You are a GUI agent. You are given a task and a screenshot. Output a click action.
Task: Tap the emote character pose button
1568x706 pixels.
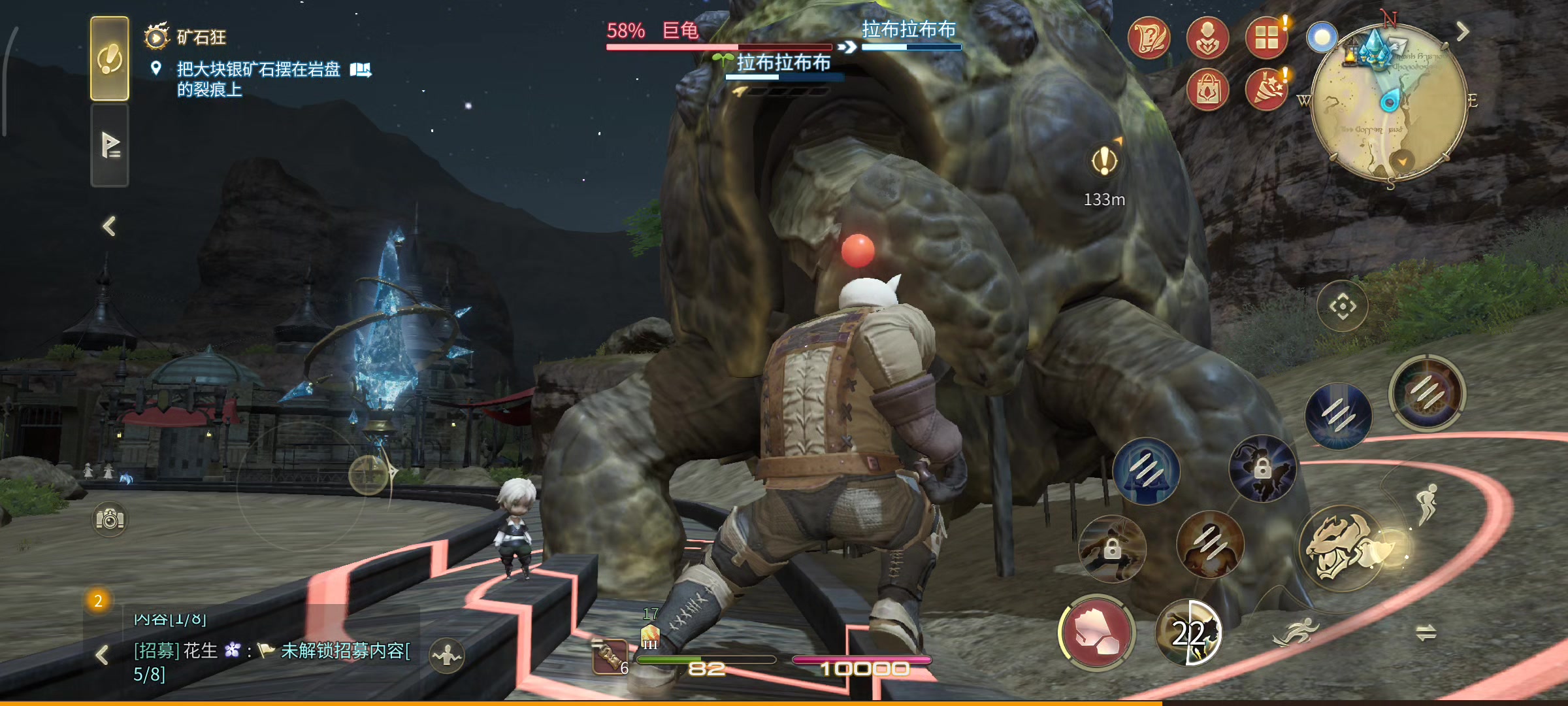(447, 654)
